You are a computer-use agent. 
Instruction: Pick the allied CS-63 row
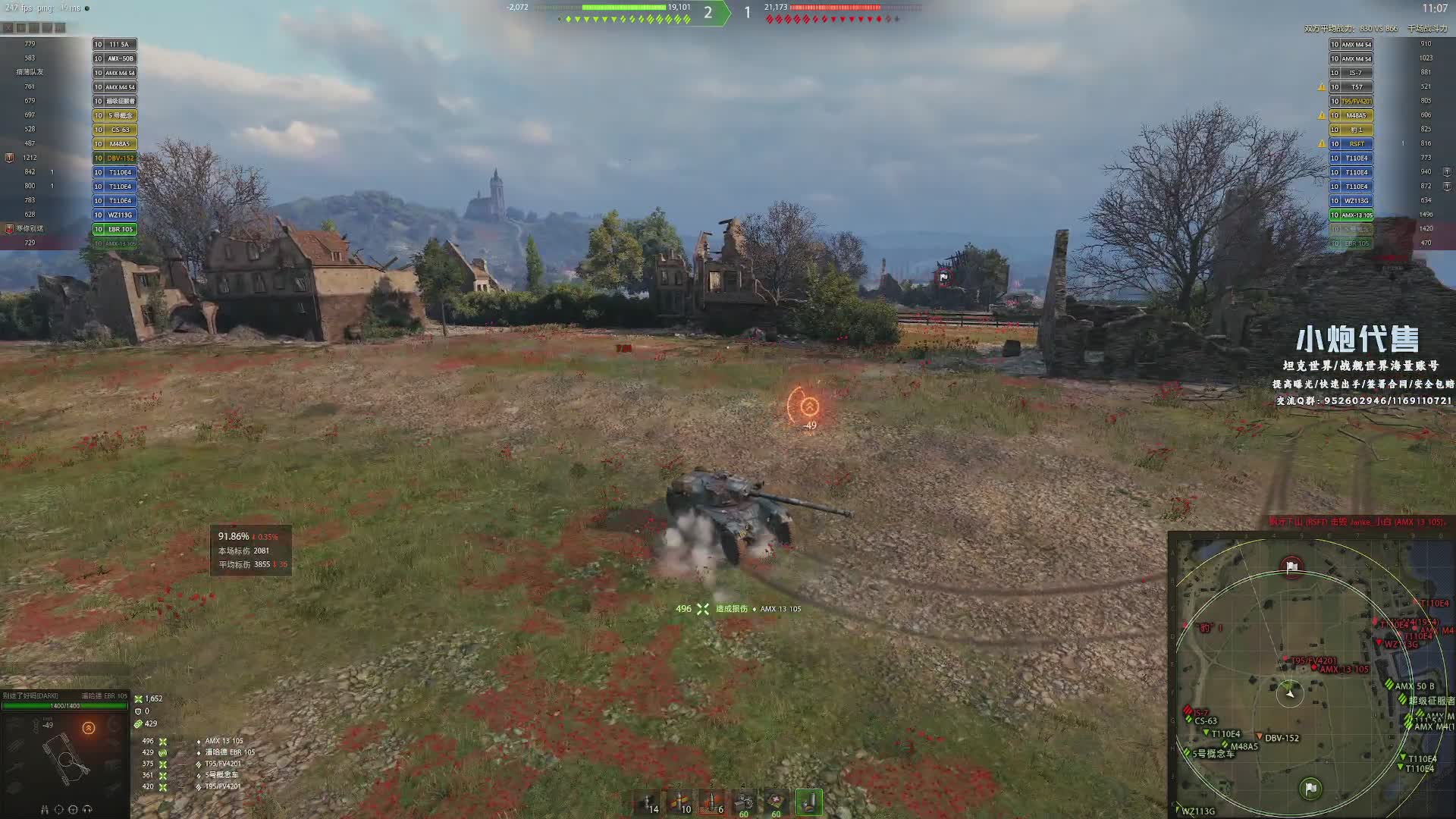[115, 130]
